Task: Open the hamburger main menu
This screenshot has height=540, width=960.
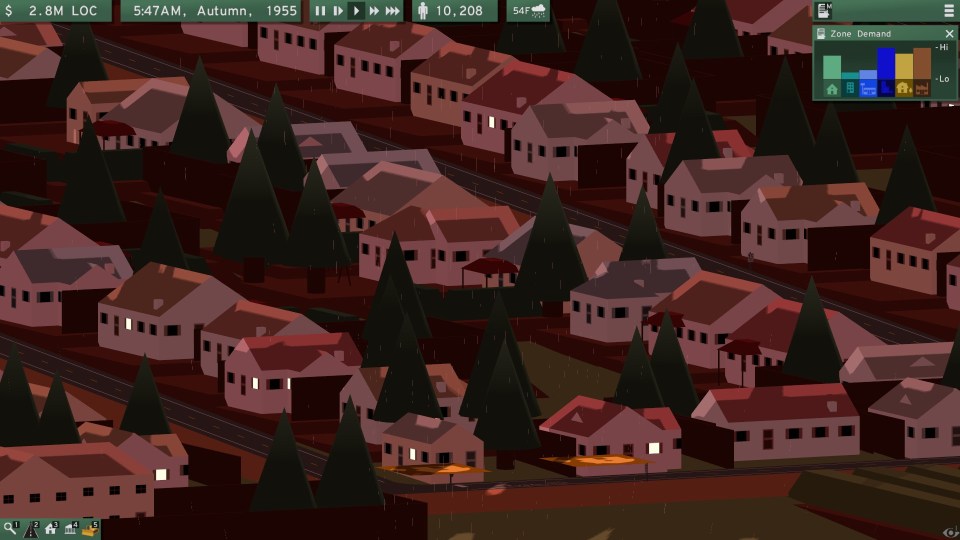Action: pos(948,11)
